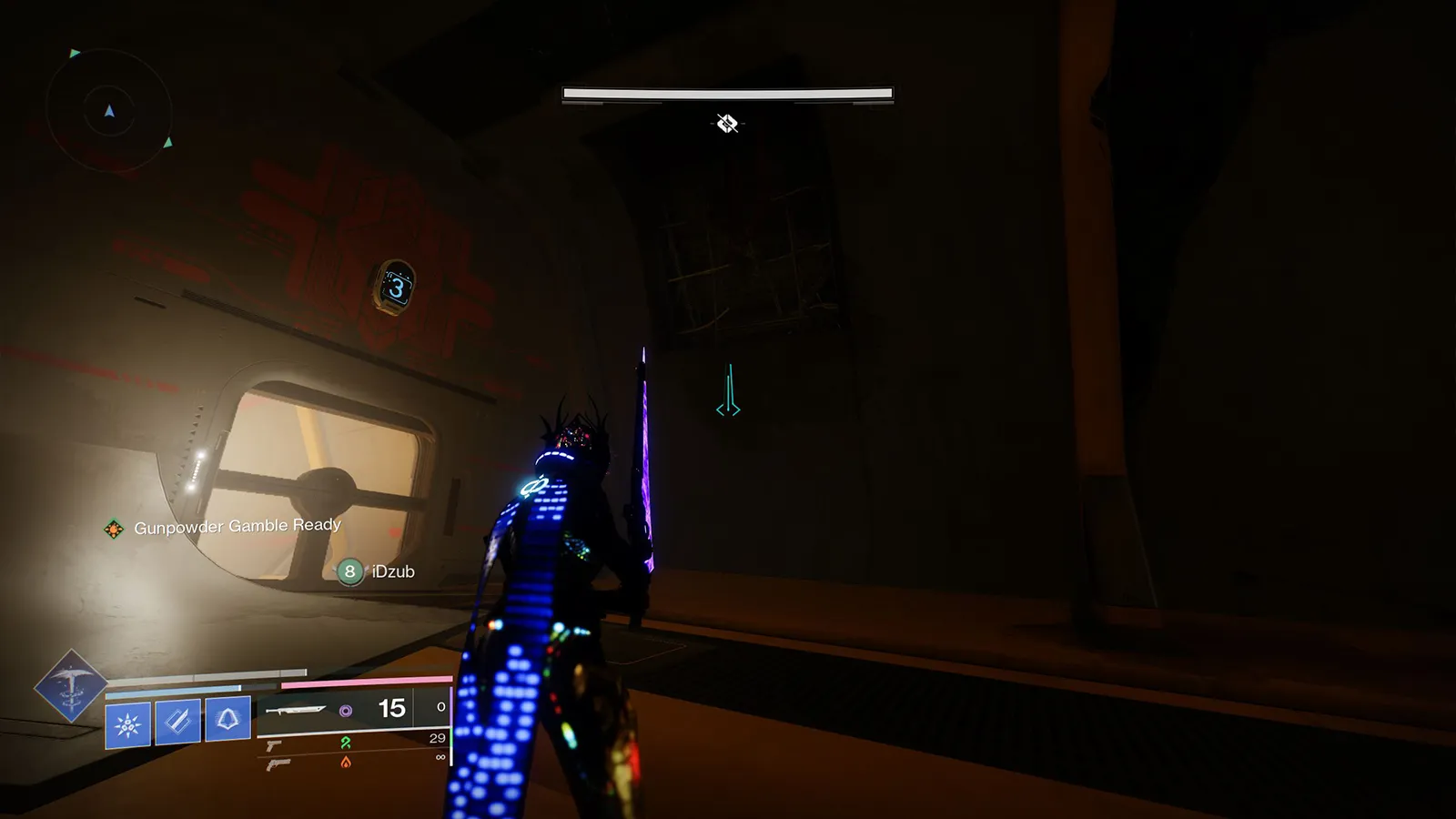The height and width of the screenshot is (819, 1456).
Task: Click the boss emblem under the top bar
Action: (727, 123)
